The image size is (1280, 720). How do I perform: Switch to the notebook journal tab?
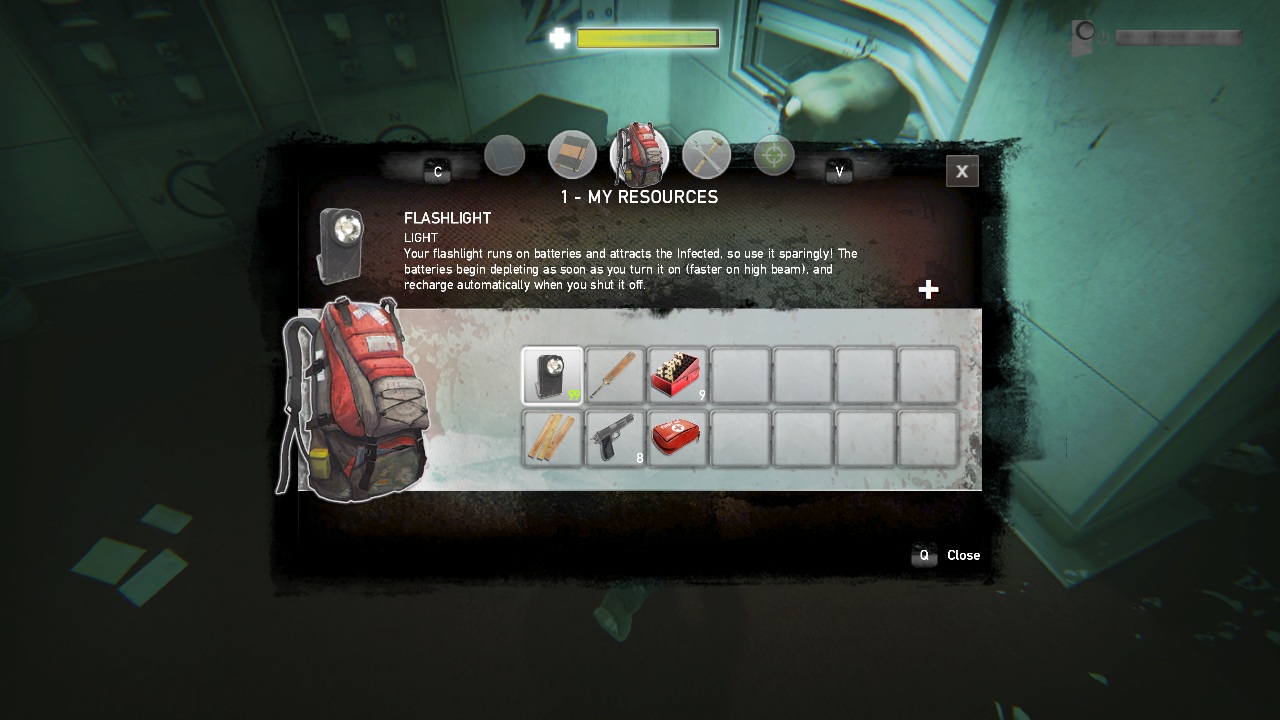pos(572,155)
